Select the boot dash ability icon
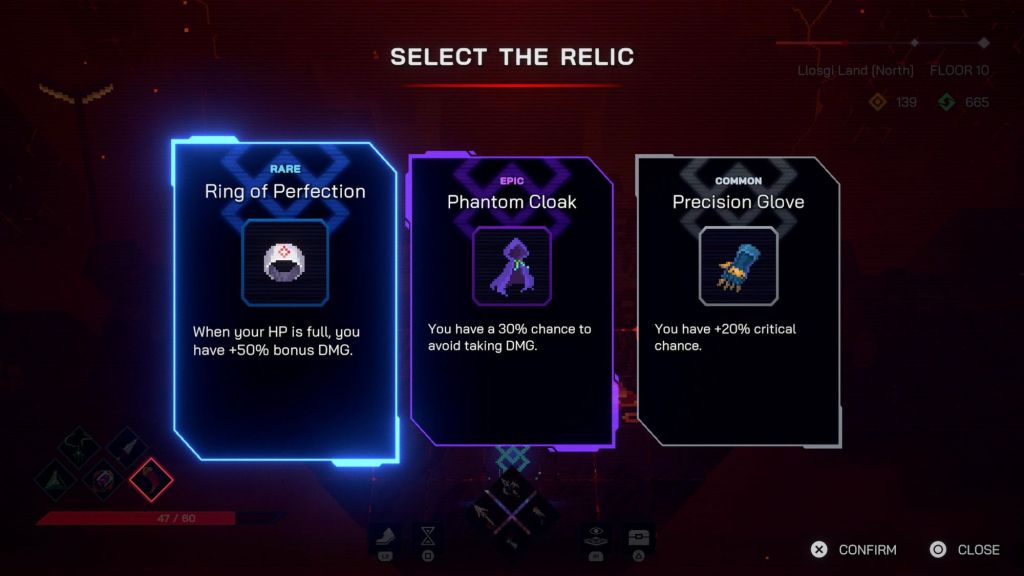The height and width of the screenshot is (576, 1024). pos(386,539)
